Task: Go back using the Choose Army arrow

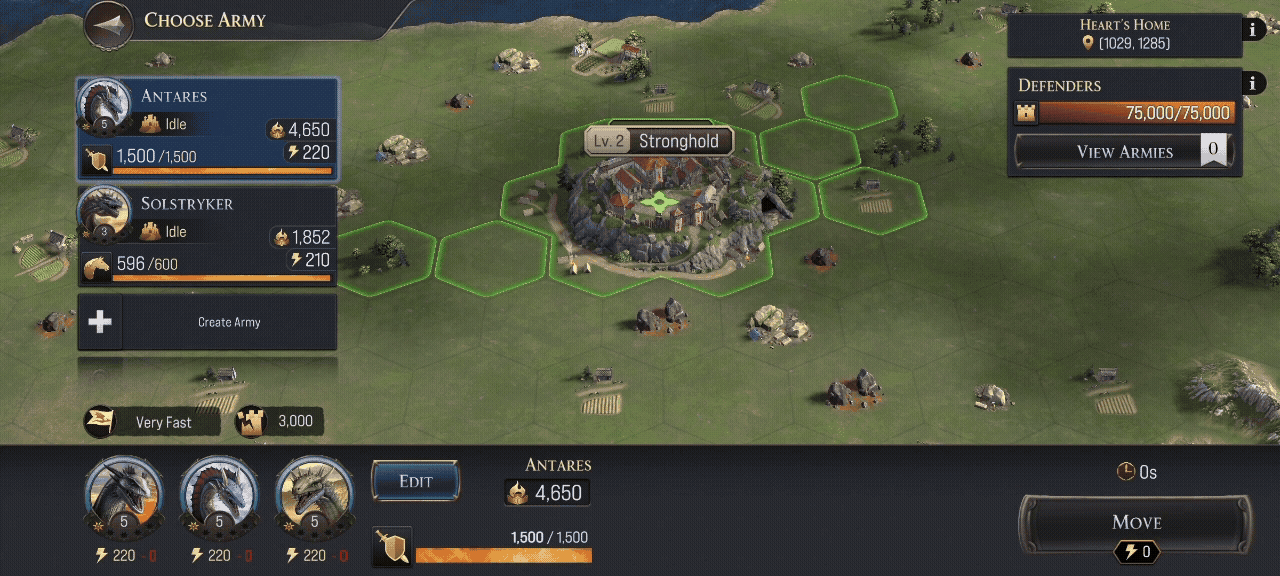Action: (110, 24)
